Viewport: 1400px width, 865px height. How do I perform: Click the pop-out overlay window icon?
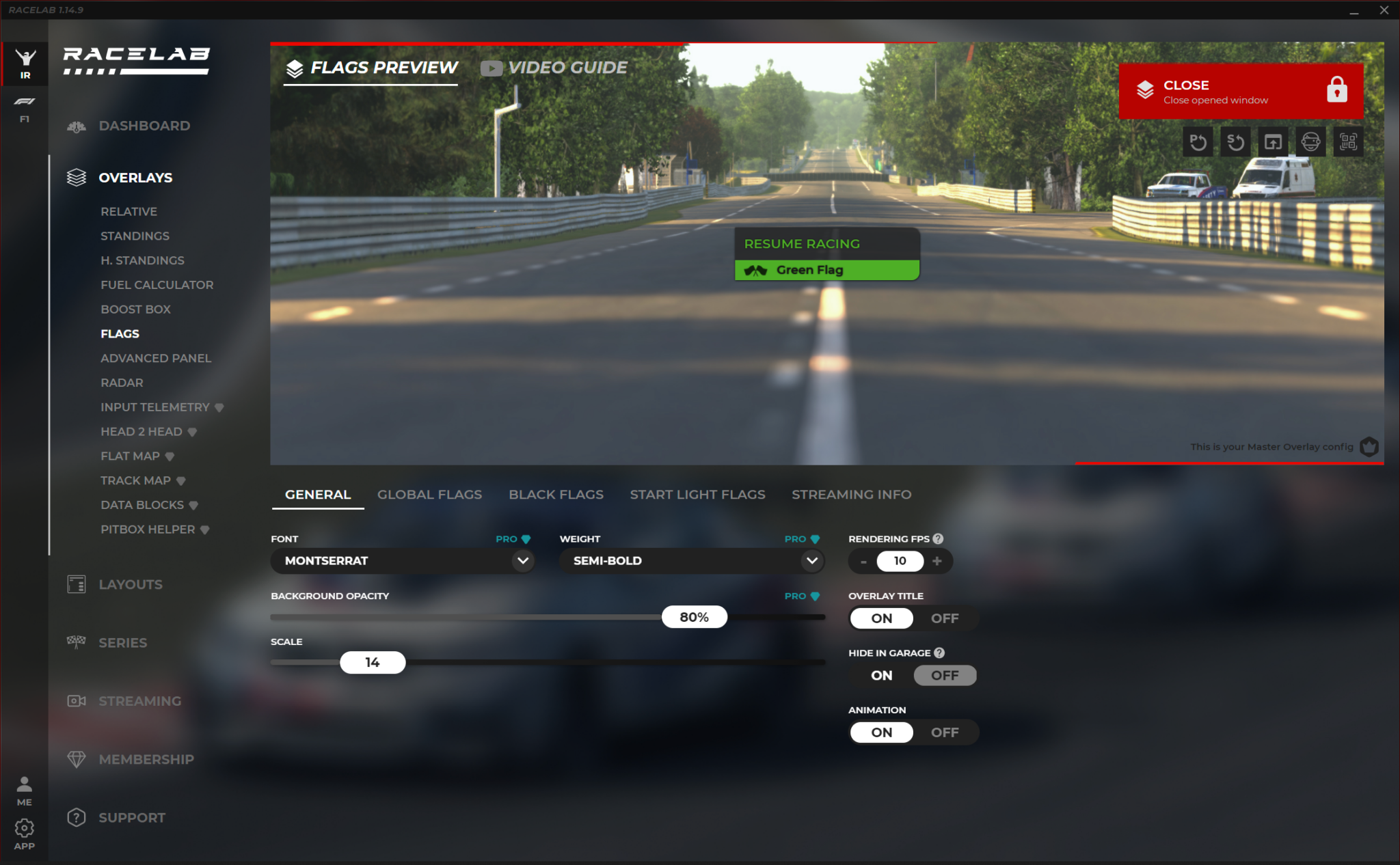pos(1273,141)
